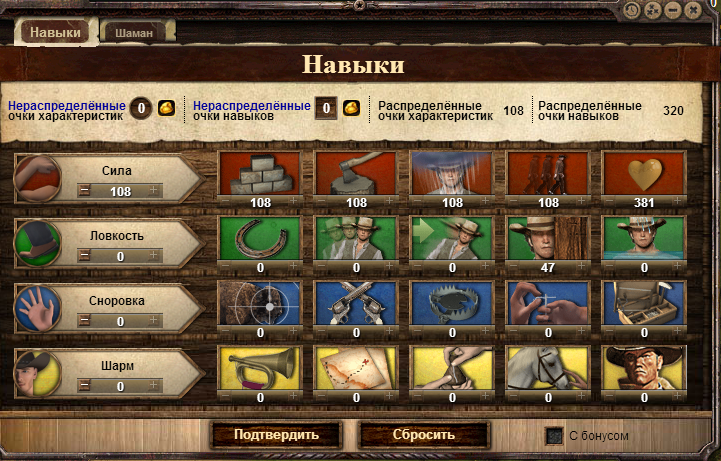Add a point to Сноровка
Screen dimensions: 721x461
coord(153,321)
